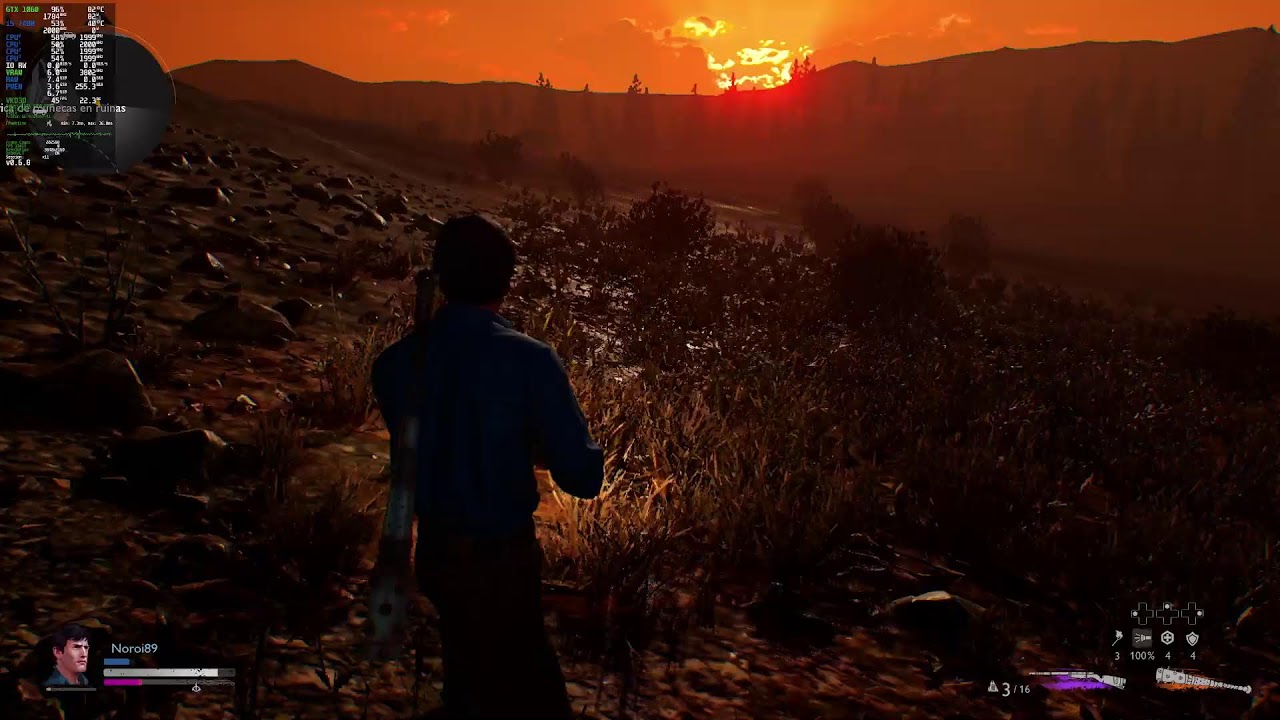The width and height of the screenshot is (1280, 720).
Task: Activate the shield amulet icon
Action: tap(1192, 638)
